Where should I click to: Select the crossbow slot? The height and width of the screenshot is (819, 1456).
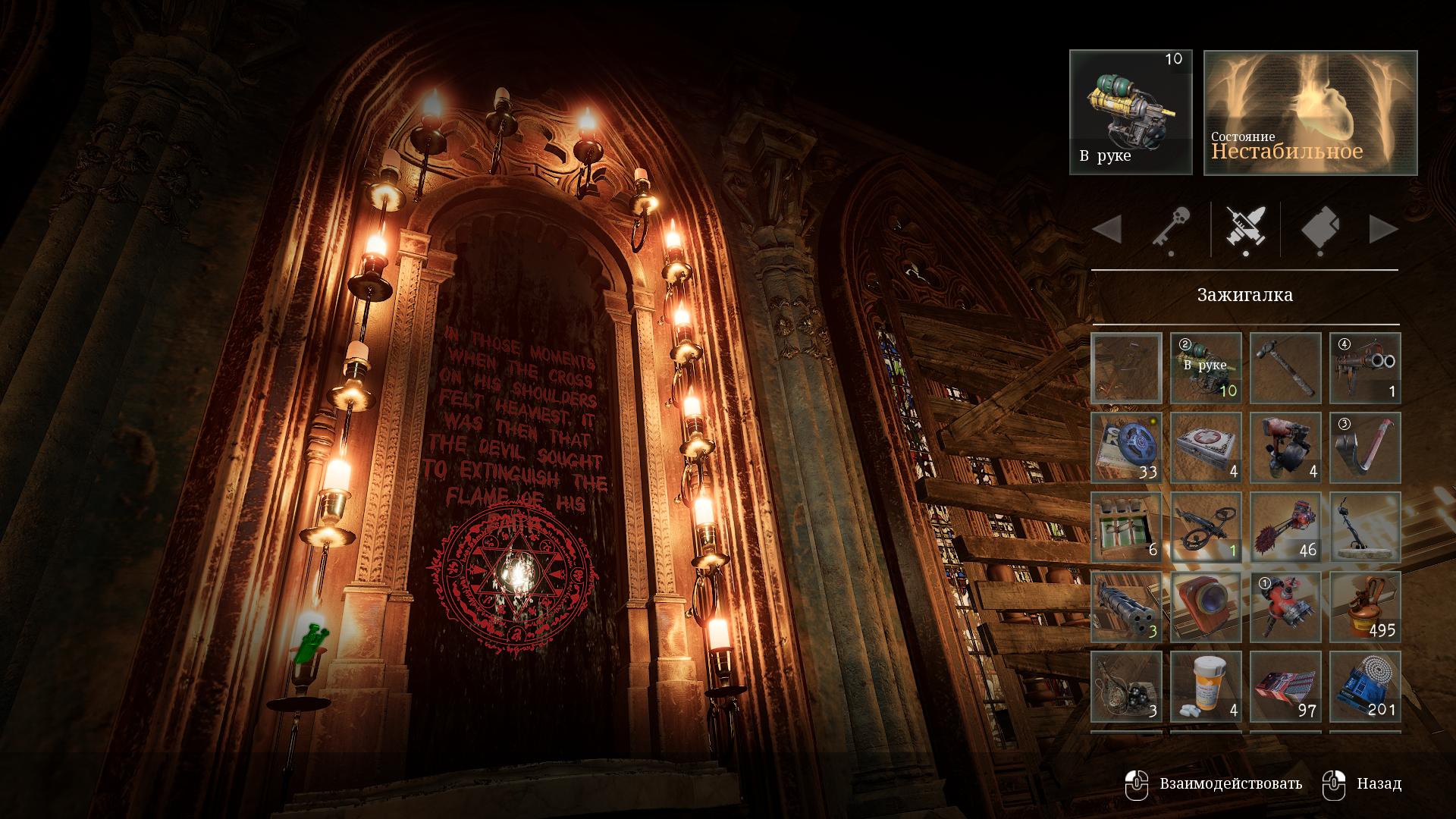point(1206,527)
